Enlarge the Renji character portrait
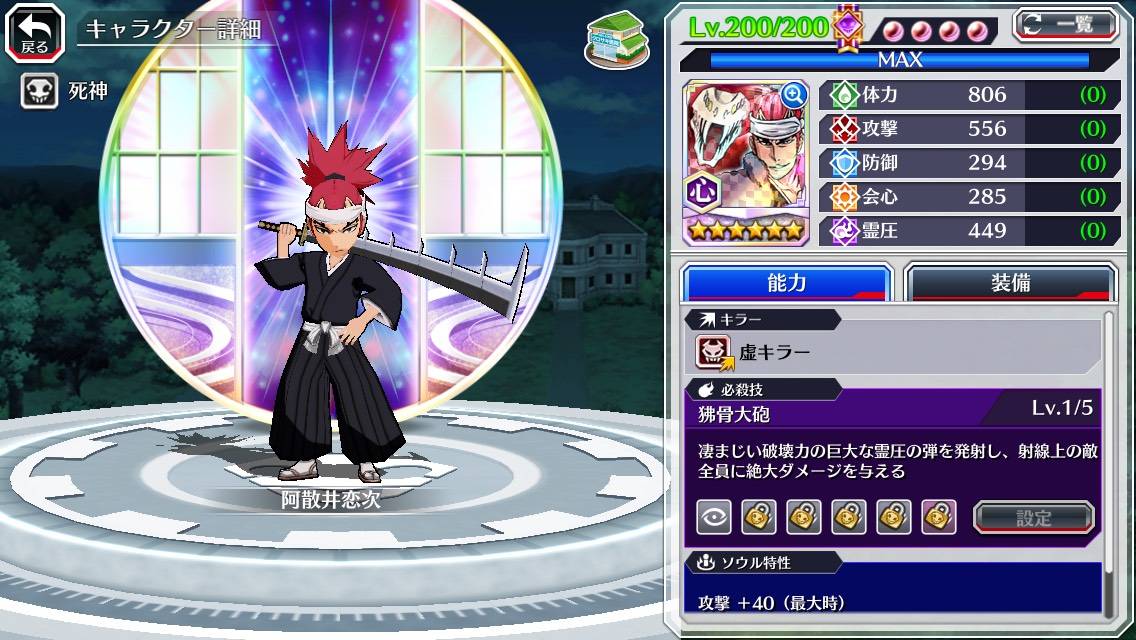Screen dimensions: 1136x640 coord(794,95)
